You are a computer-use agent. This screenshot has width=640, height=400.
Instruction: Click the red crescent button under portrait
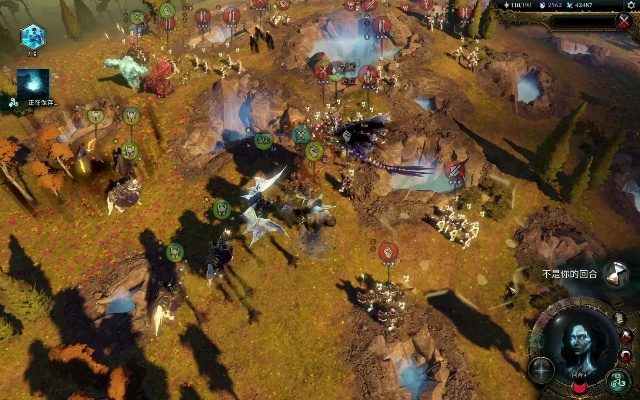580,388
